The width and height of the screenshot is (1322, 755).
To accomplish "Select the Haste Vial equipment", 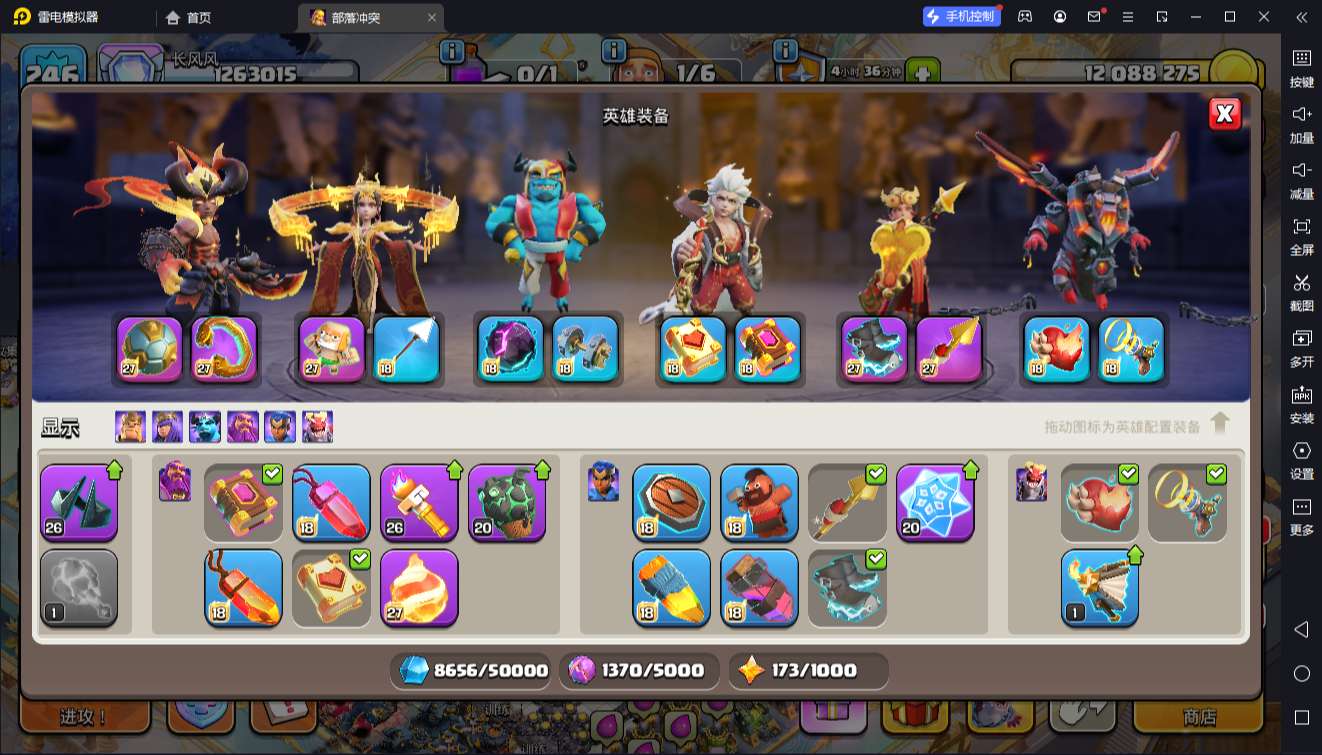I will click(x=671, y=588).
